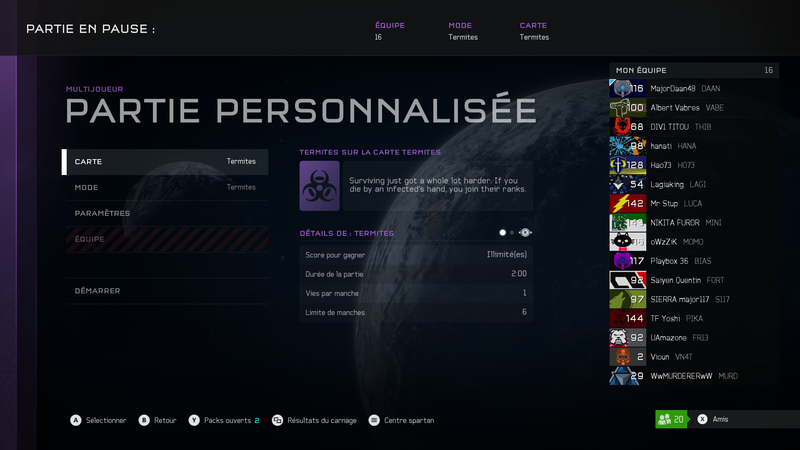This screenshot has width=800, height=450.
Task: Choose player Mr Stup from team list
Action: pyautogui.click(x=693, y=203)
